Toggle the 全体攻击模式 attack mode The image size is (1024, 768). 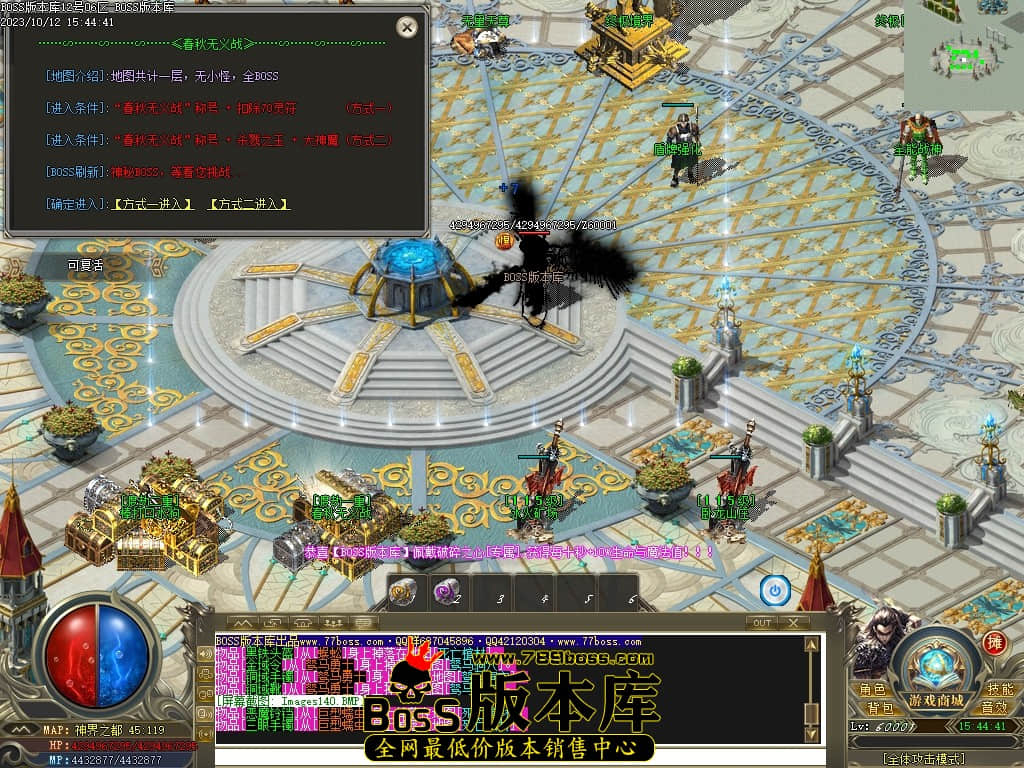tap(924, 759)
